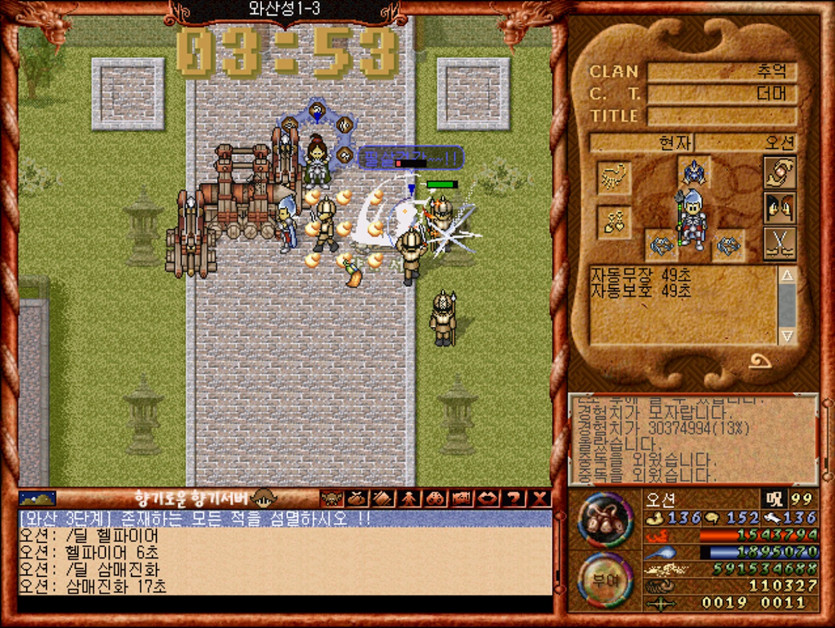Click the hand holding orb button
This screenshot has width=835, height=628.
(779, 172)
